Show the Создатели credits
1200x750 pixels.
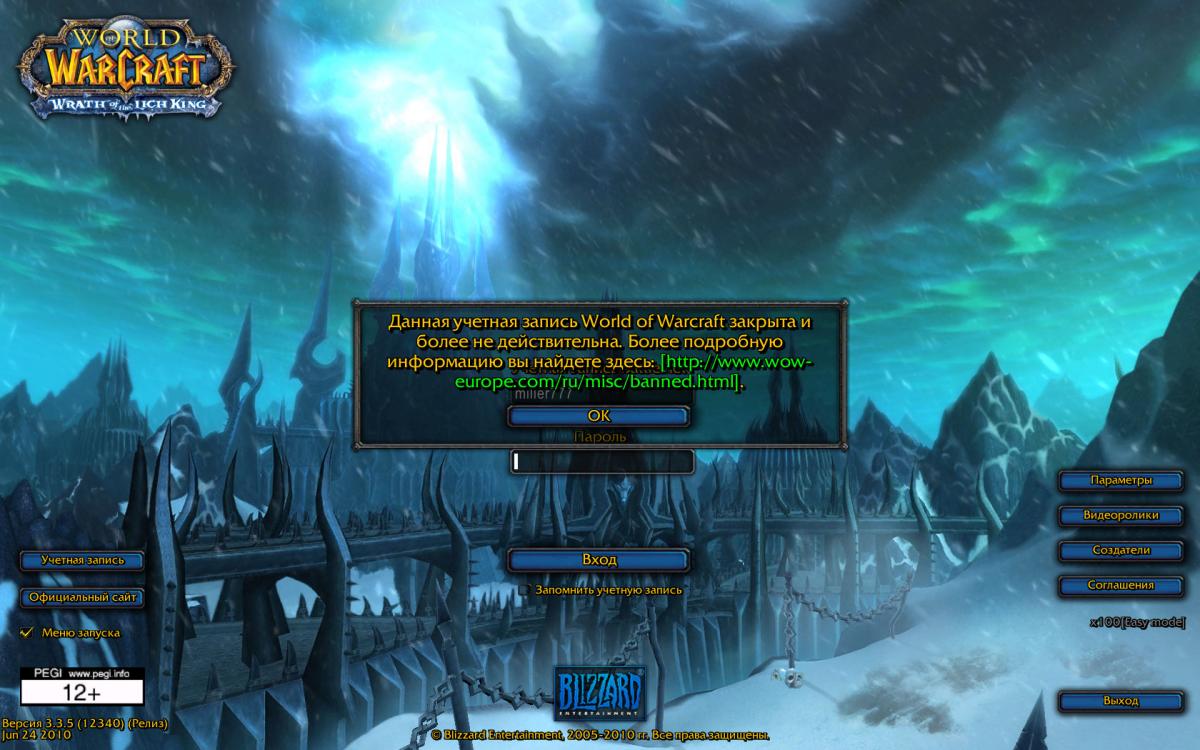pyautogui.click(x=1121, y=551)
